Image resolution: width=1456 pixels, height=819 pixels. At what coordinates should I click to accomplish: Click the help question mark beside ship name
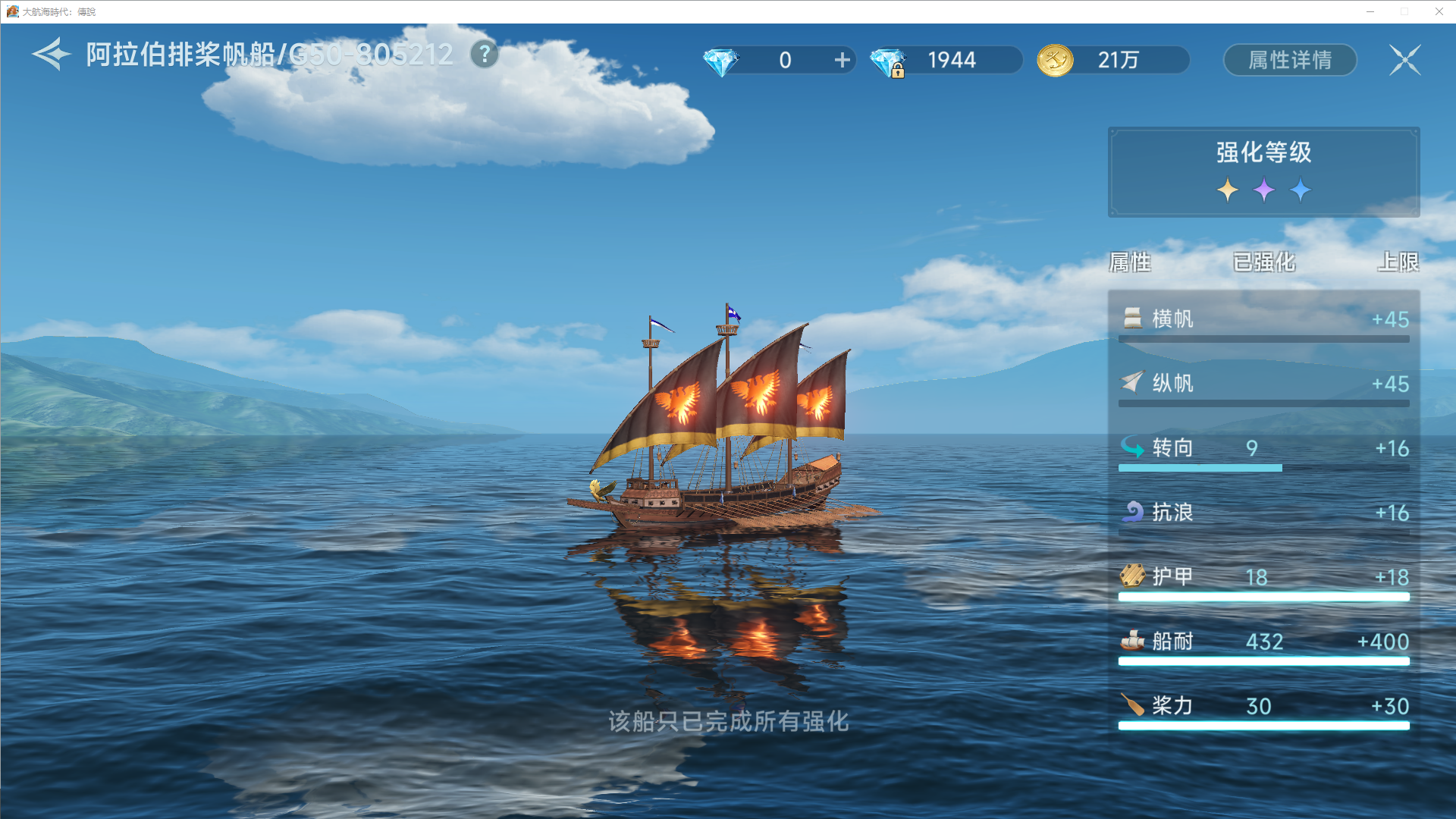483,54
